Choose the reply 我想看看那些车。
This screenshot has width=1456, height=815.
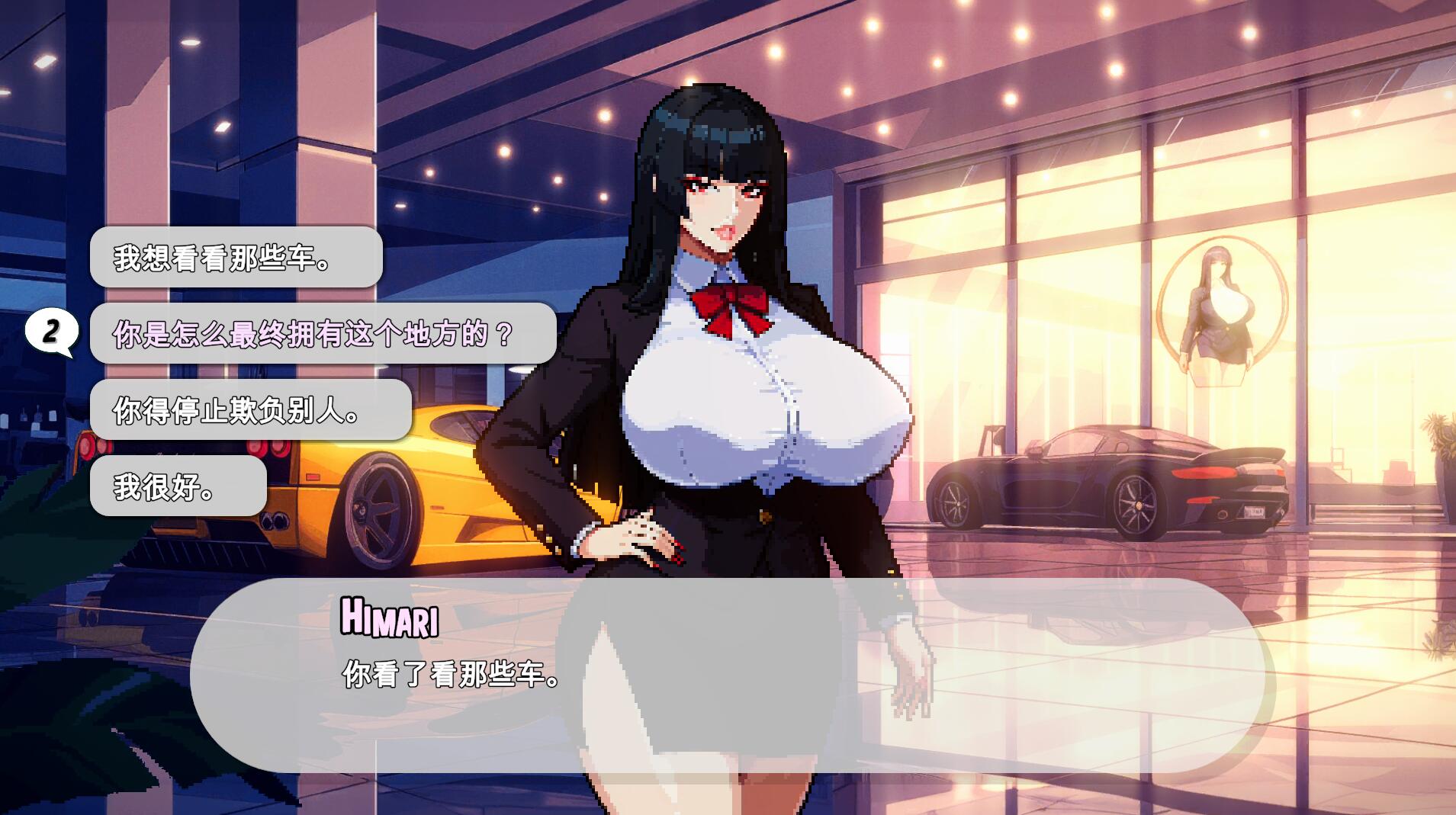[x=236, y=258]
